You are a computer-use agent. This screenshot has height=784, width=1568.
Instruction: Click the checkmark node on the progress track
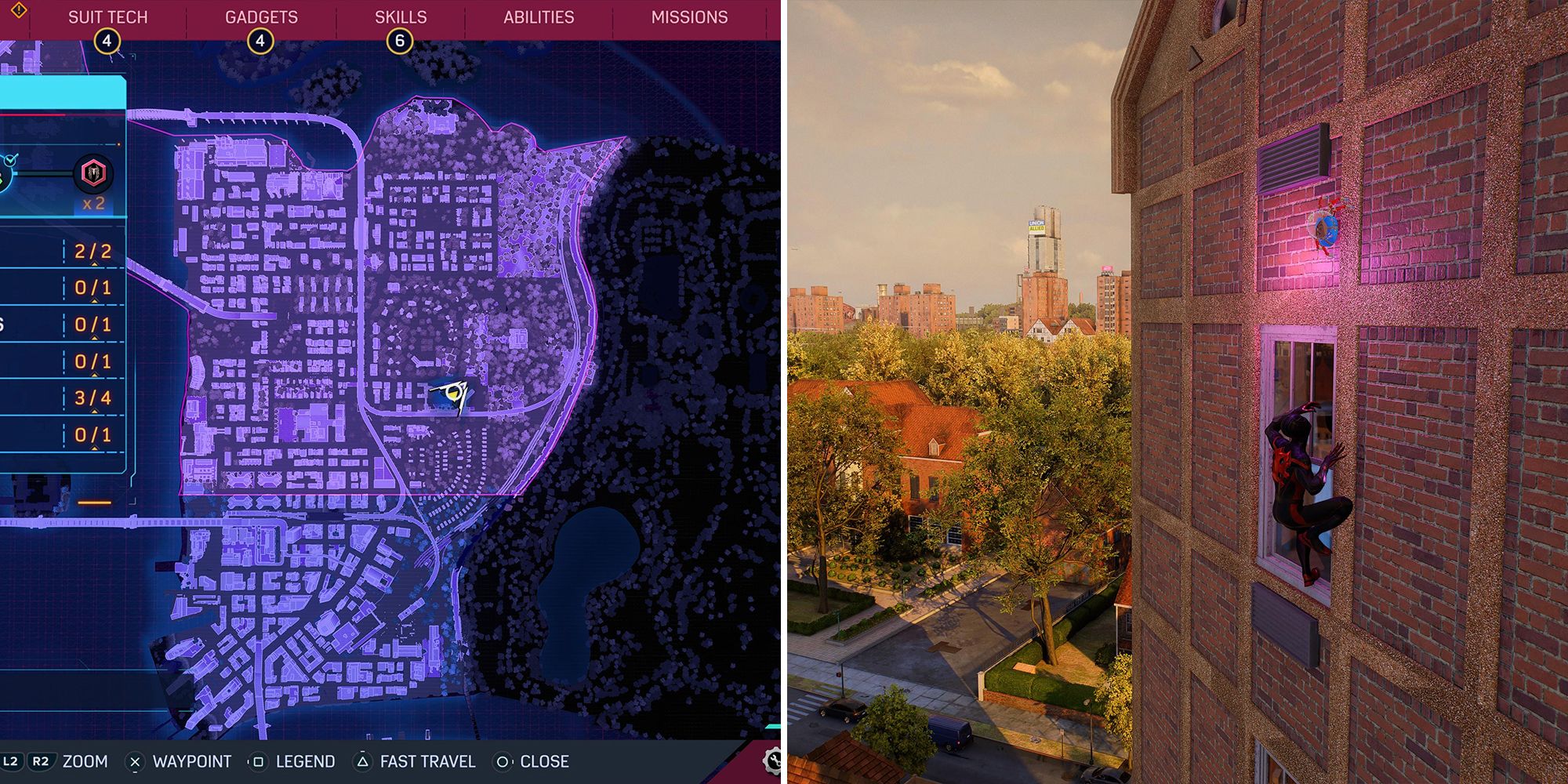click(x=11, y=161)
